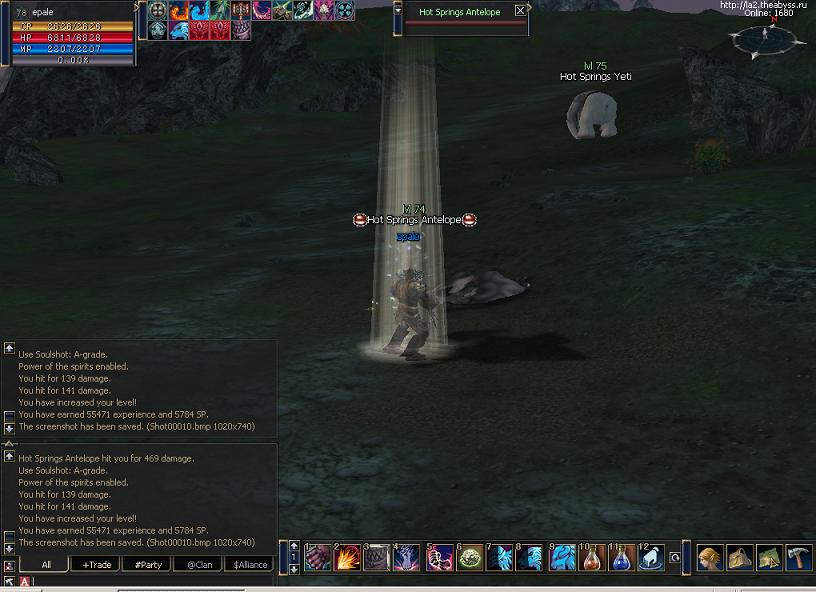The width and height of the screenshot is (816, 592).
Task: Click the hotbar page up arrow
Action: pyautogui.click(x=293, y=546)
